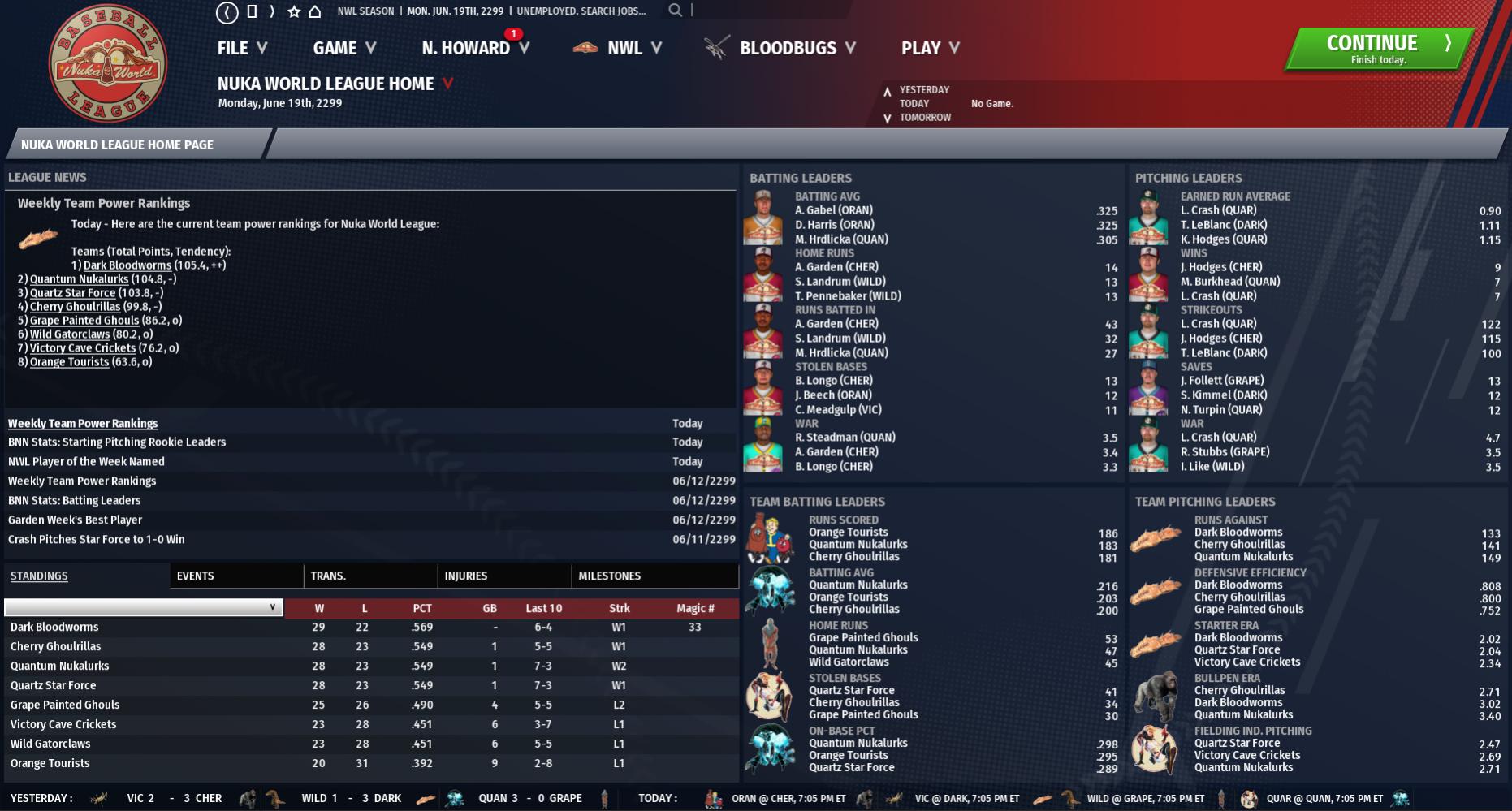This screenshot has width=1512, height=811.
Task: Click the bookmark star icon
Action: point(294,11)
